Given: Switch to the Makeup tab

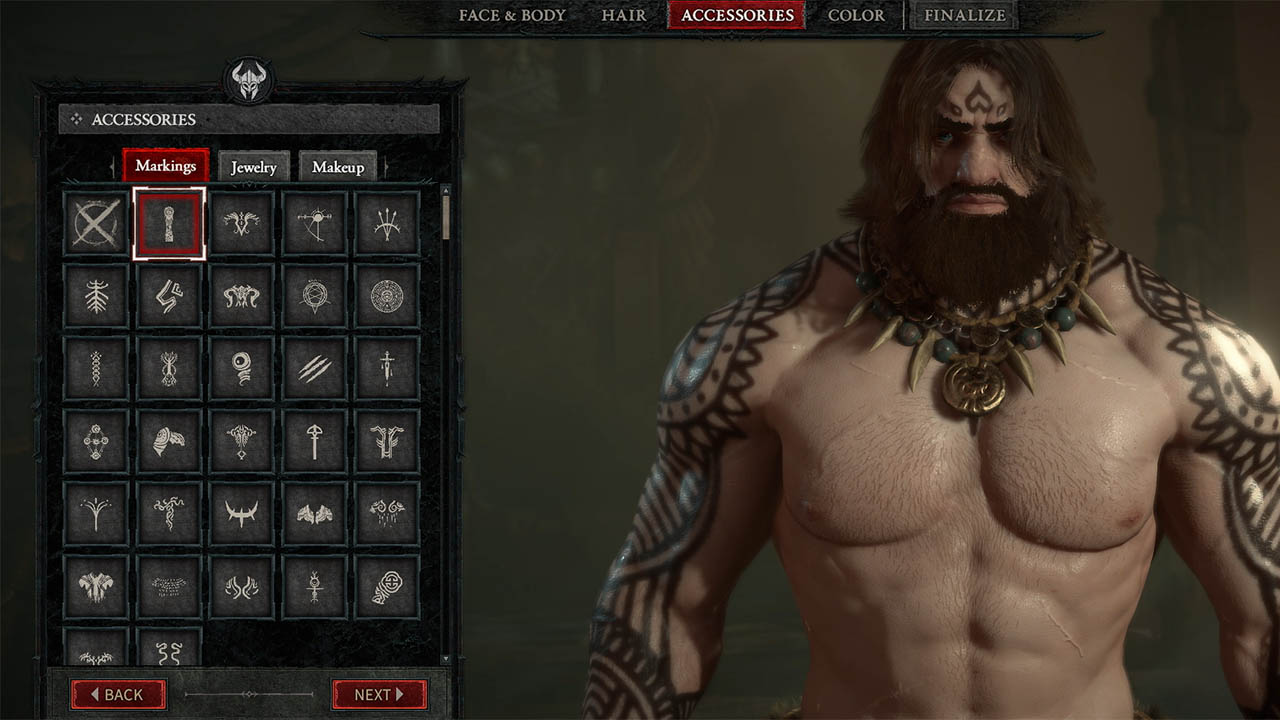Looking at the screenshot, I should (x=340, y=167).
